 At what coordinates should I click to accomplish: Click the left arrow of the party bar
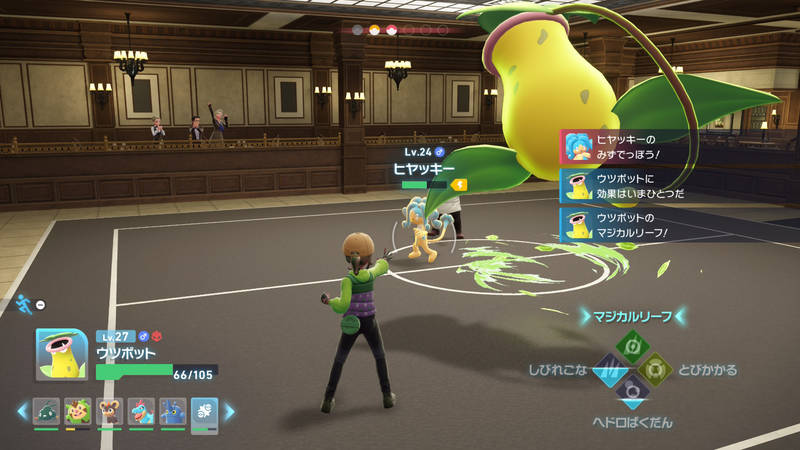pyautogui.click(x=21, y=411)
